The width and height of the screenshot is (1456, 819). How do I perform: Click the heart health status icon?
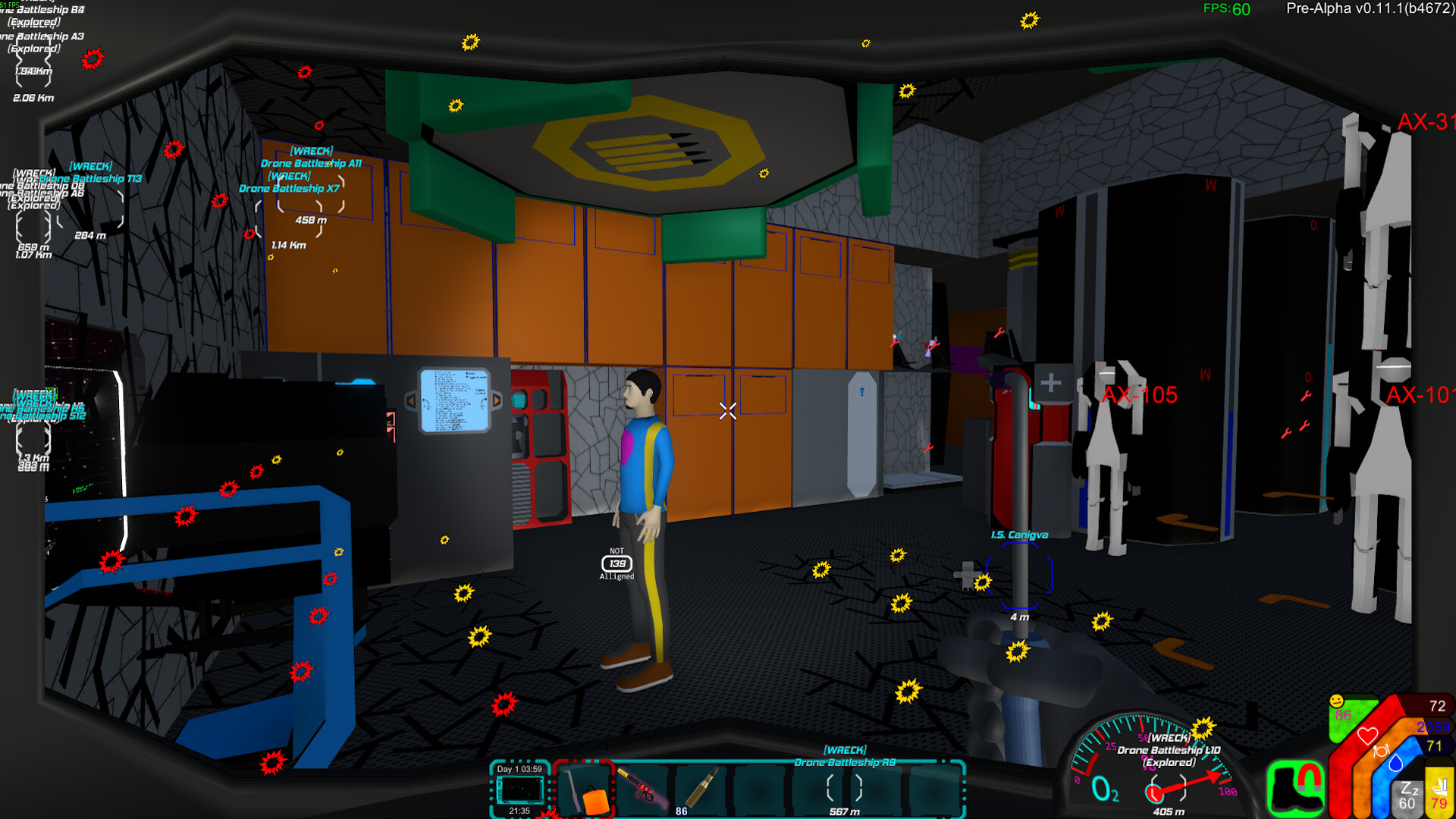point(1367,736)
